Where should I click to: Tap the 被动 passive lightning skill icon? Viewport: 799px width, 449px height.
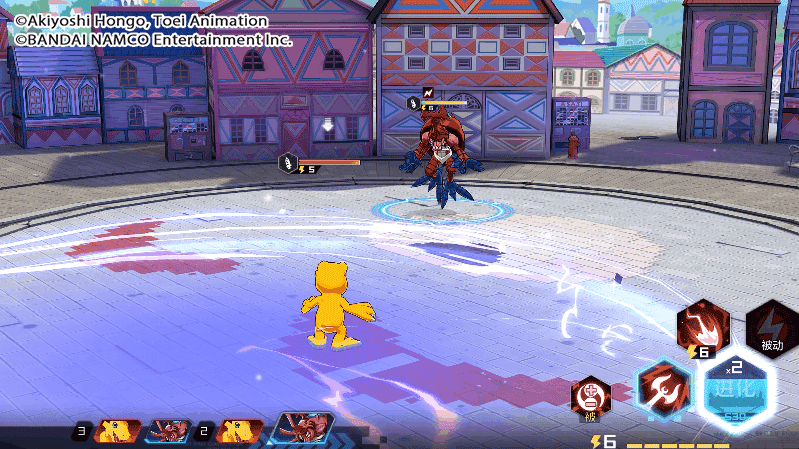point(772,325)
